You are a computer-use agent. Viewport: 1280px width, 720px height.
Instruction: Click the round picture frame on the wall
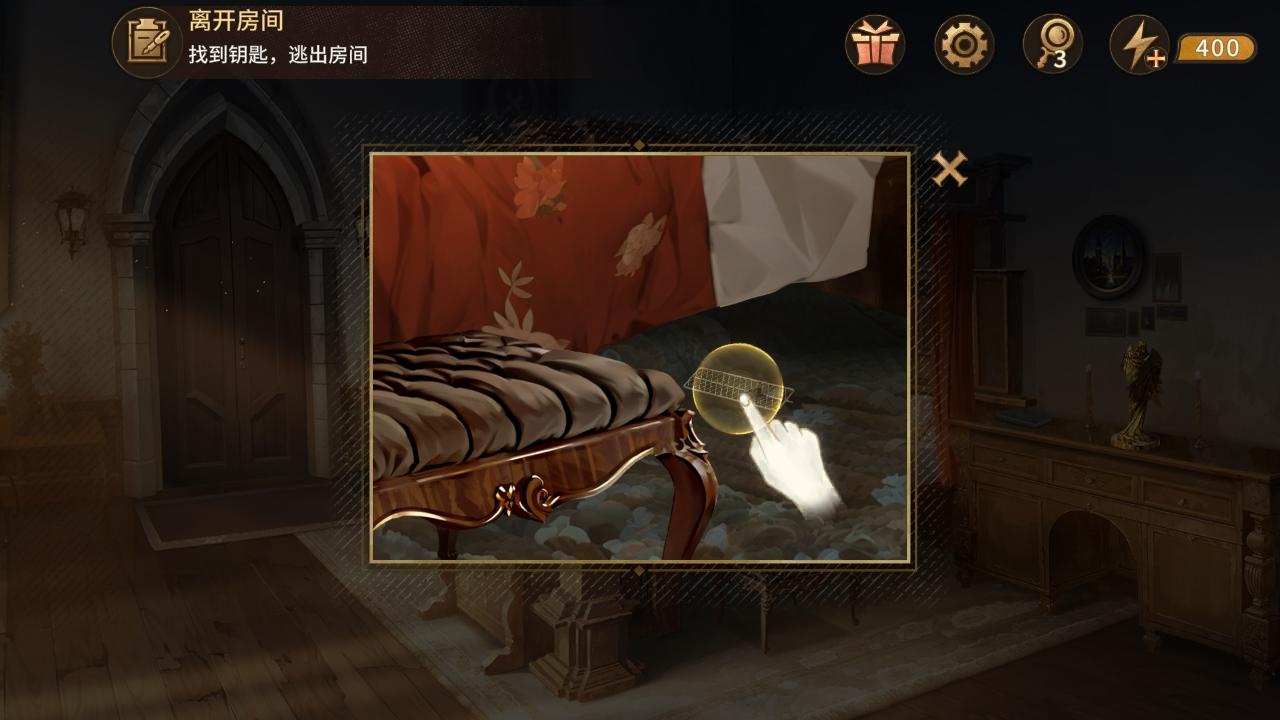pyautogui.click(x=1108, y=255)
